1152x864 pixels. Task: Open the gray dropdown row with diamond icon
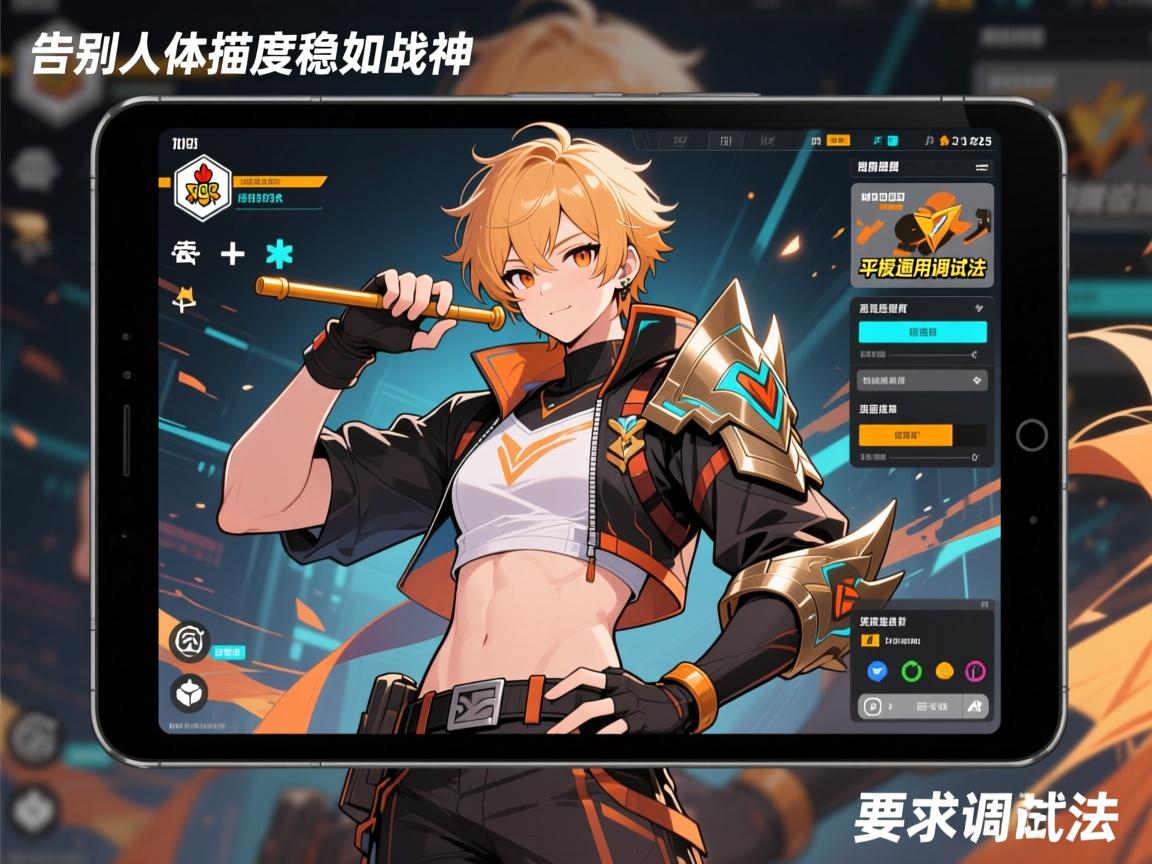[922, 380]
